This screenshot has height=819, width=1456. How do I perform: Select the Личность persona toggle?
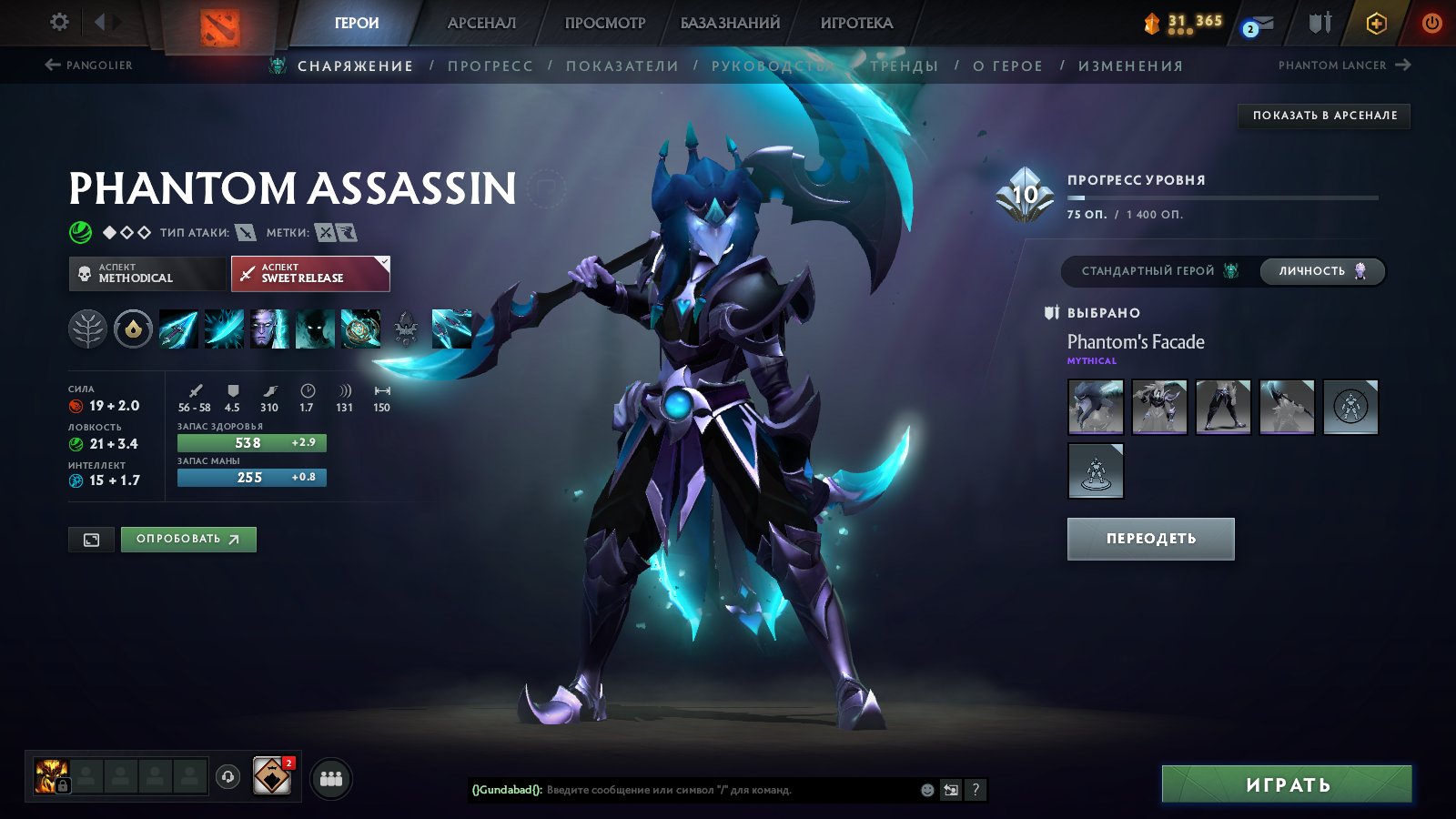(1321, 271)
